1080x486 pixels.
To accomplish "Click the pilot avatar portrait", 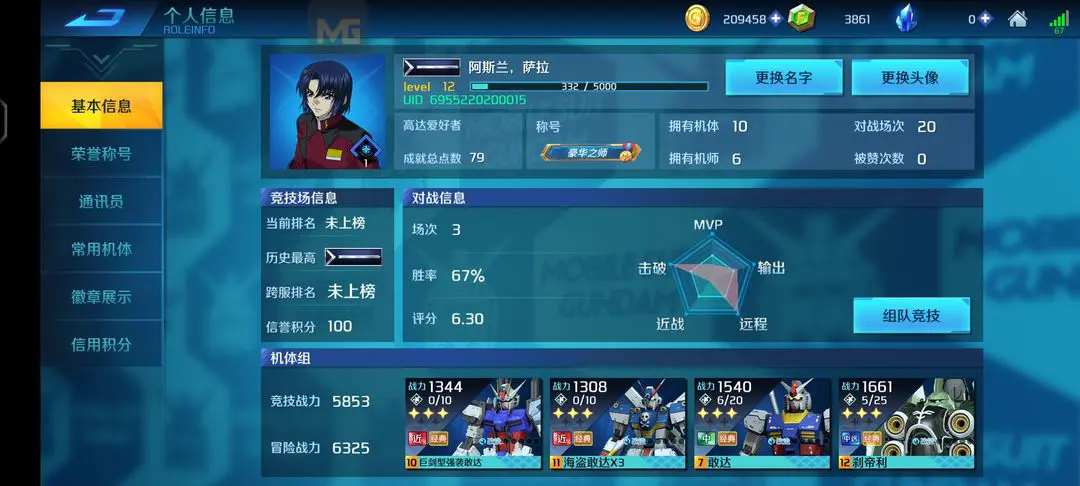I will coord(327,111).
